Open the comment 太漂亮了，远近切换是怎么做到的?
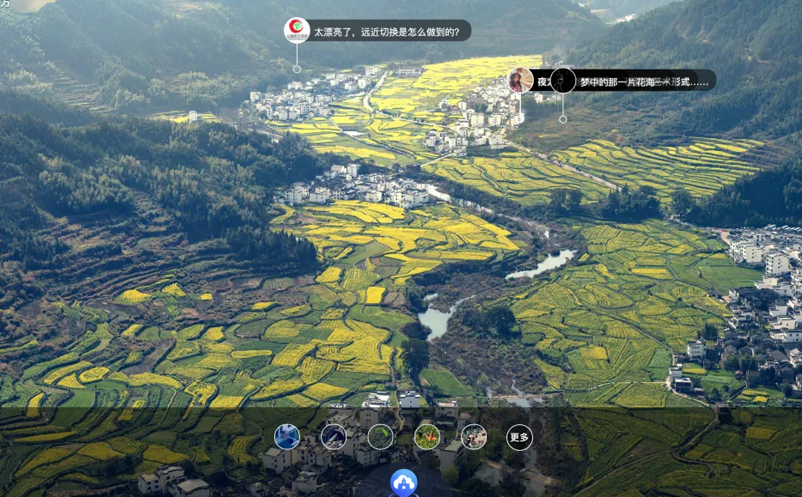This screenshot has width=802, height=497. coord(387,32)
